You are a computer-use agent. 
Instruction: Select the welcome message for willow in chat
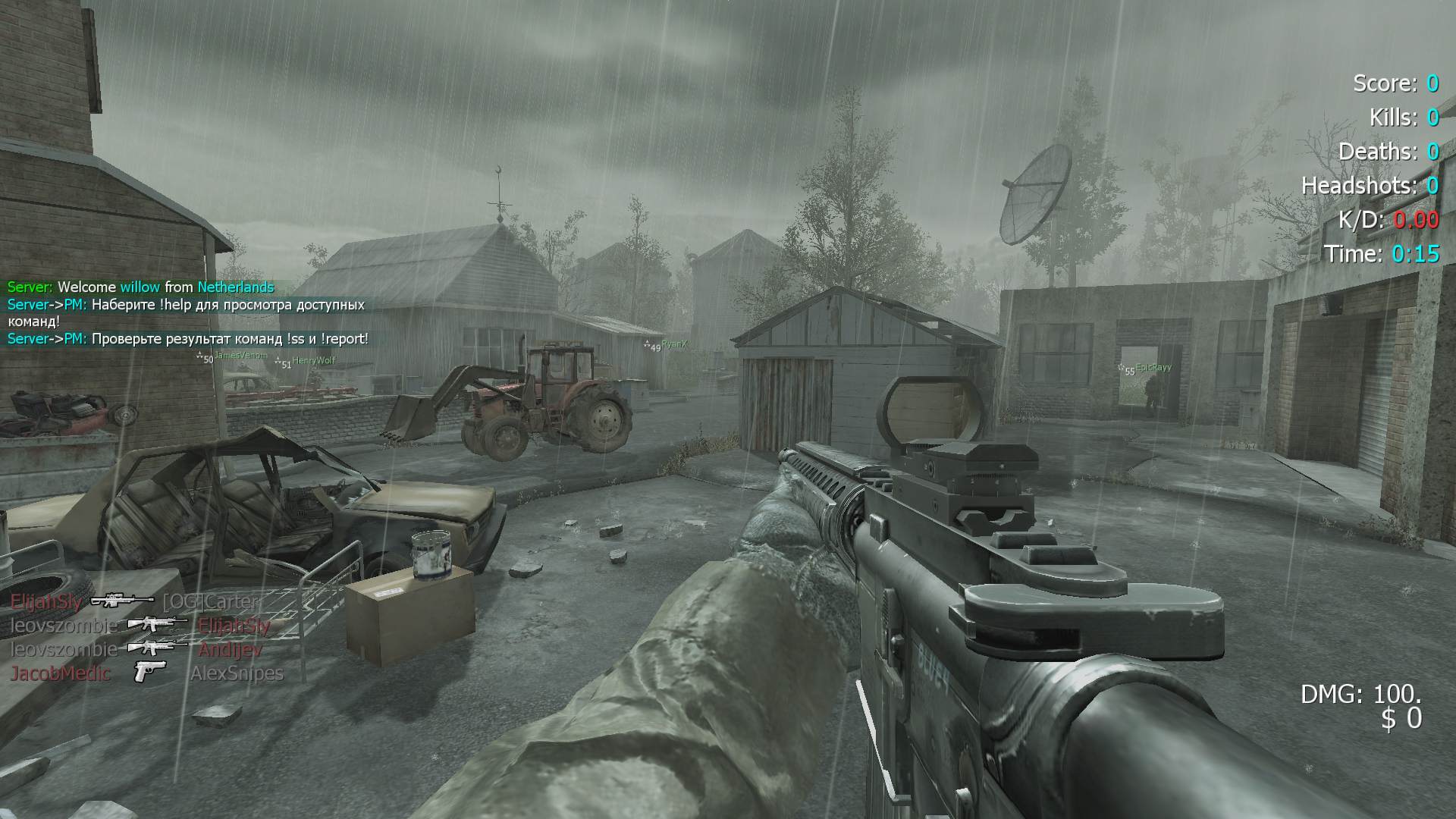click(x=140, y=287)
